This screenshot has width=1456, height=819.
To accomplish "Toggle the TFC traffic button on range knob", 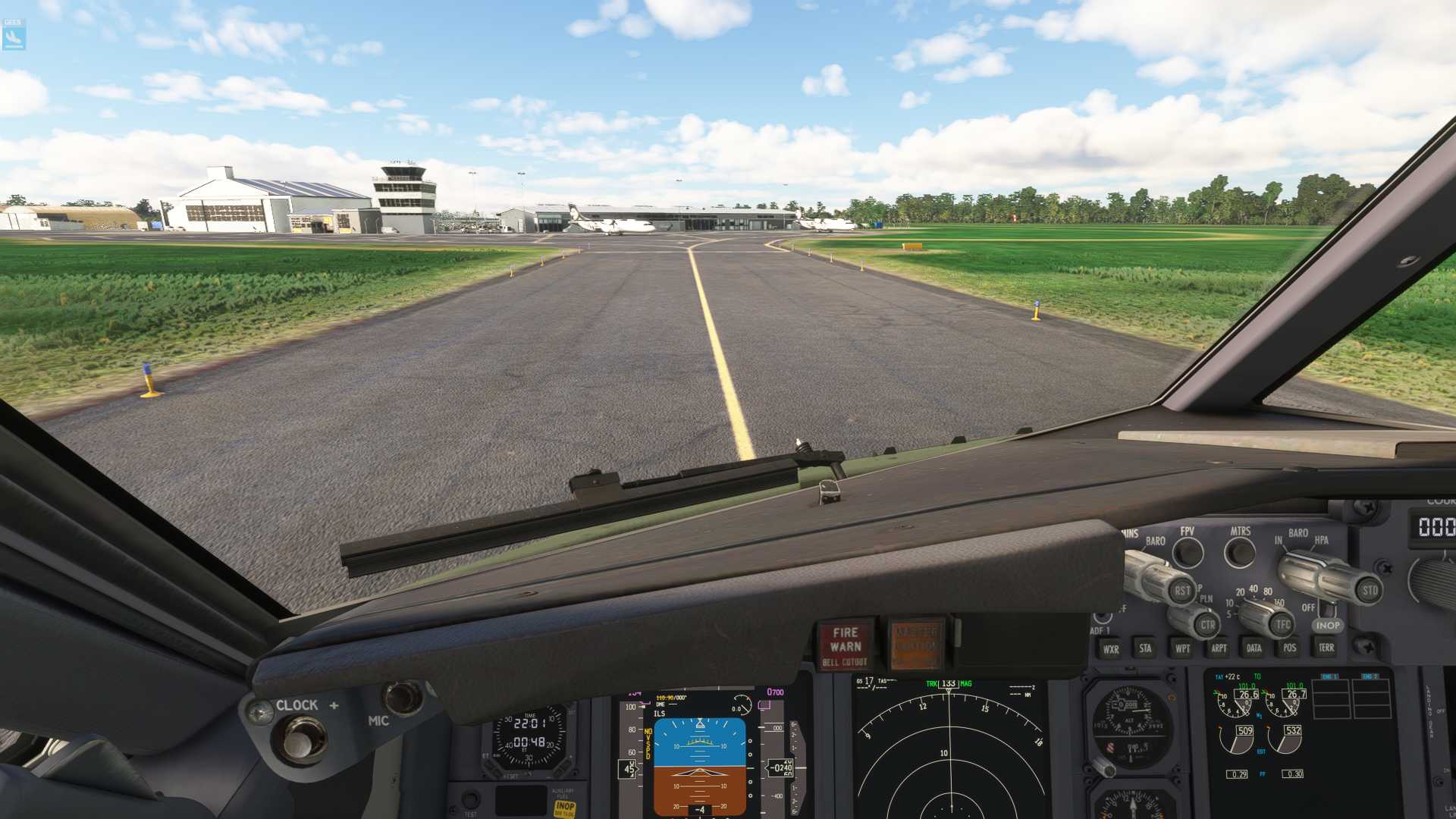I will 1282,625.
